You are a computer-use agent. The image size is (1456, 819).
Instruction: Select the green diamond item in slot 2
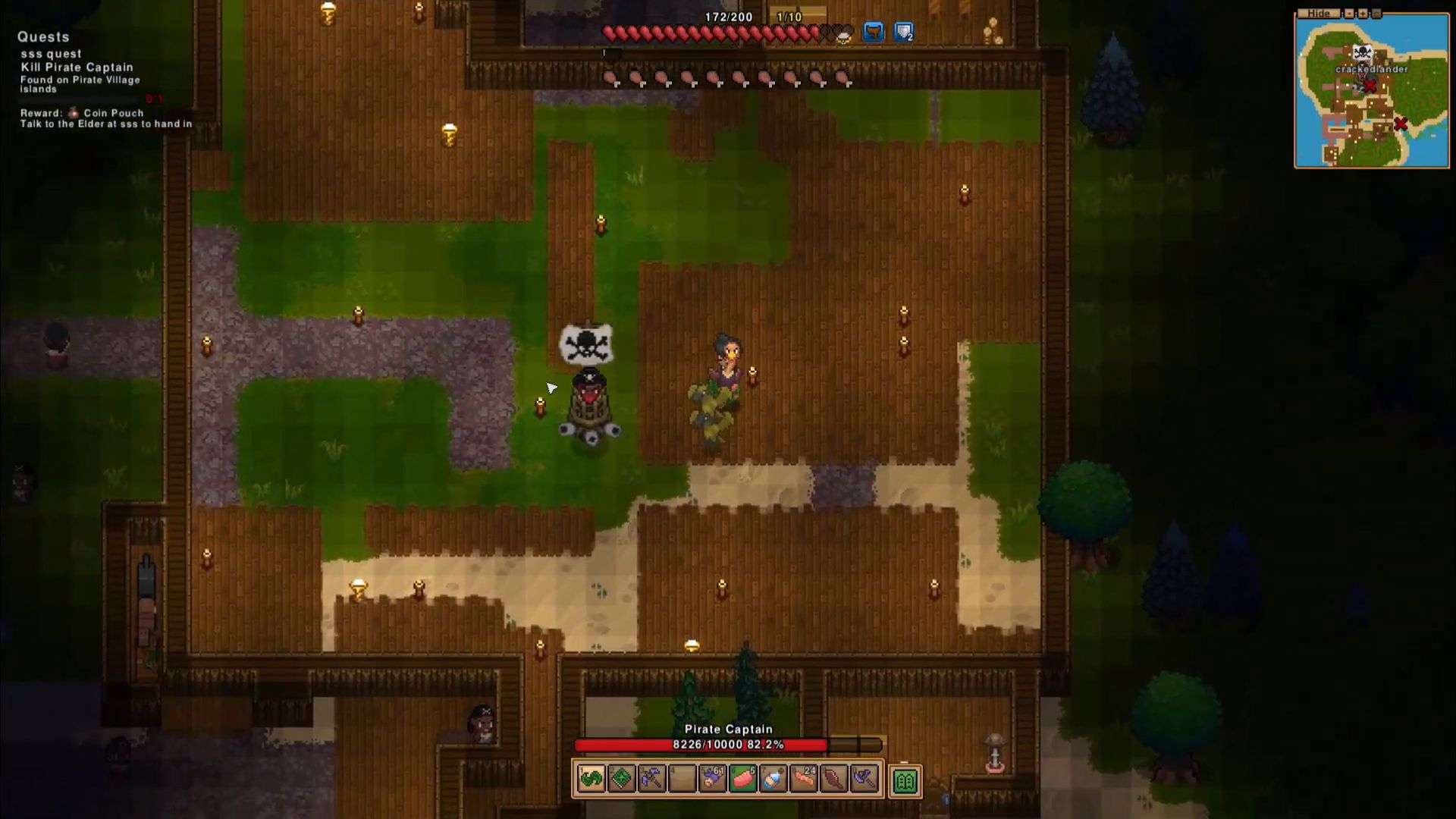pos(622,779)
